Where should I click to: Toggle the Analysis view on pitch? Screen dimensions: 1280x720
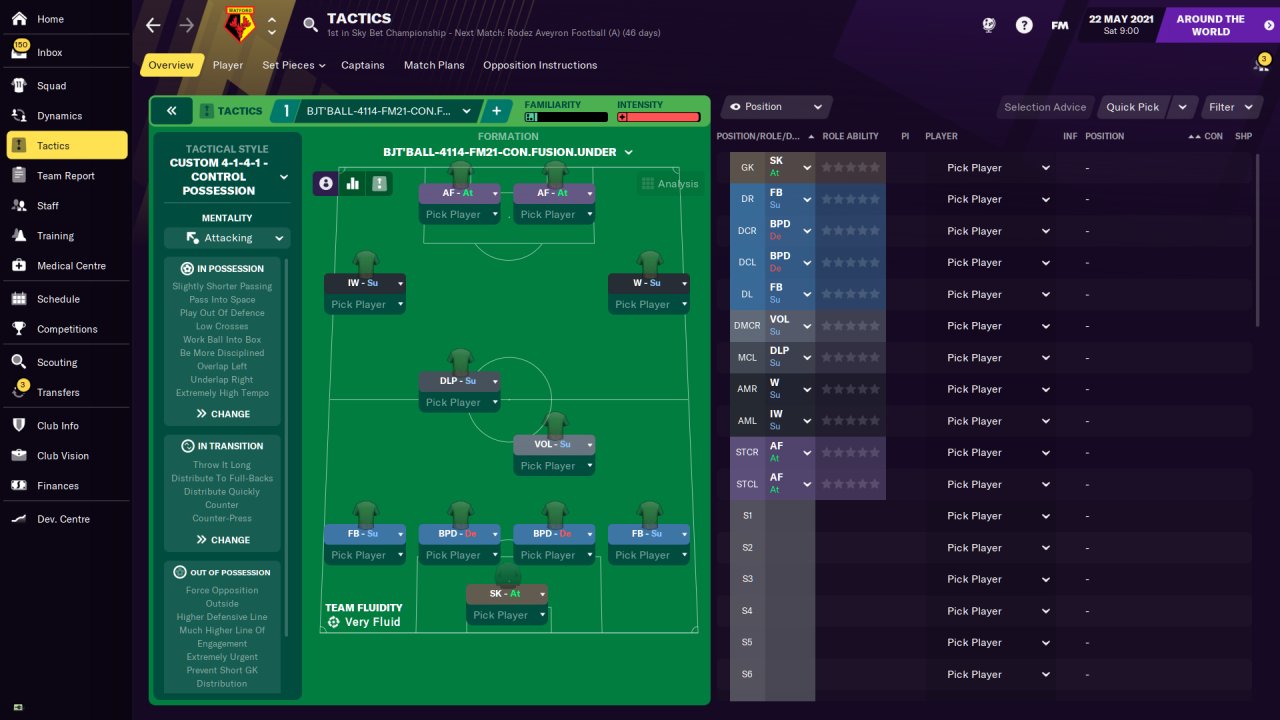670,184
